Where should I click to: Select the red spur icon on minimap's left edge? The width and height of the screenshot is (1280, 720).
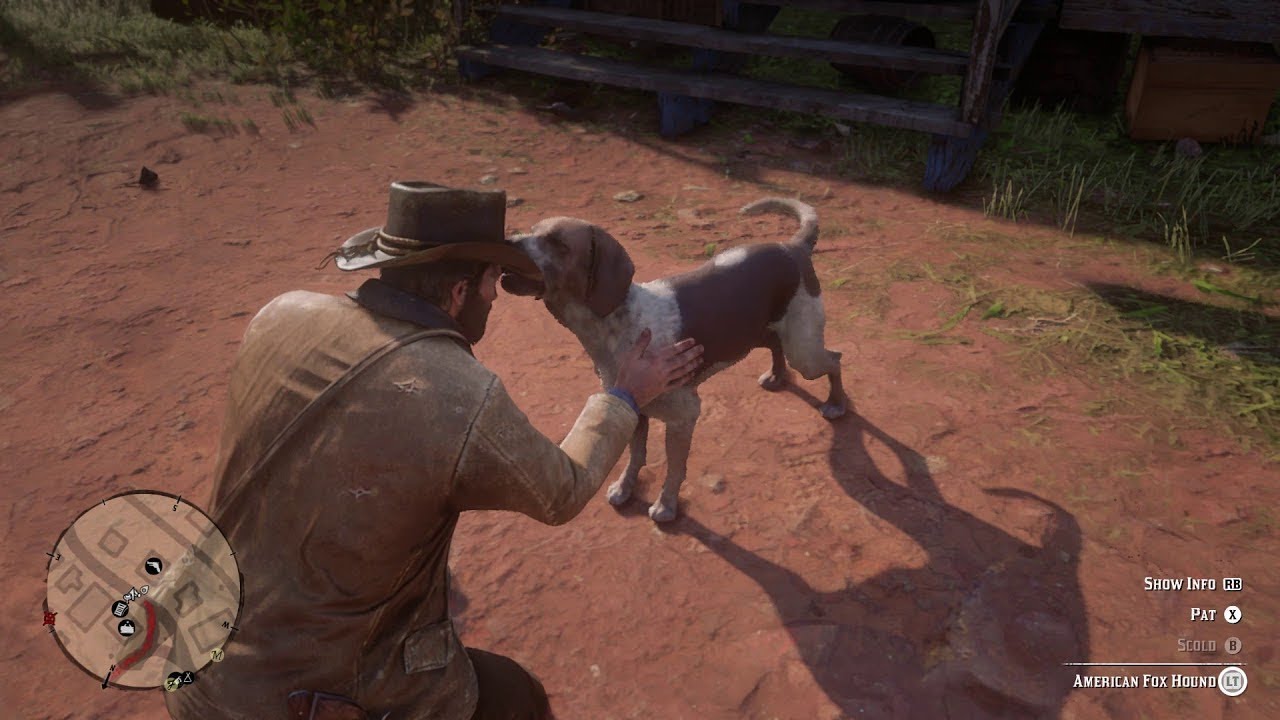(48, 617)
